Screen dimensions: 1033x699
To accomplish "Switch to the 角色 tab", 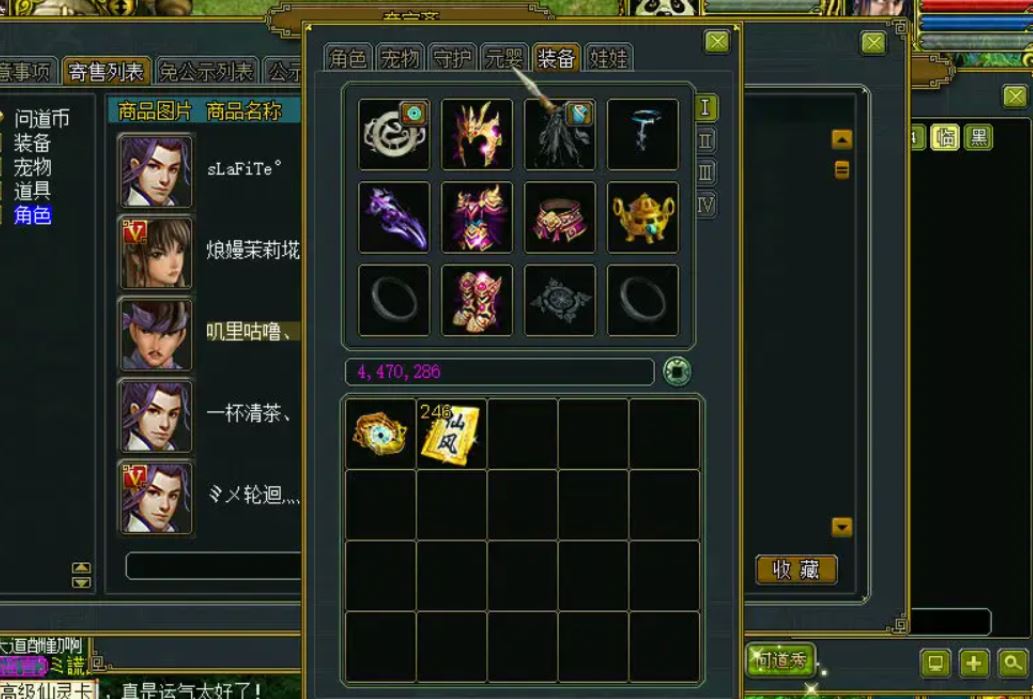I will (x=348, y=58).
